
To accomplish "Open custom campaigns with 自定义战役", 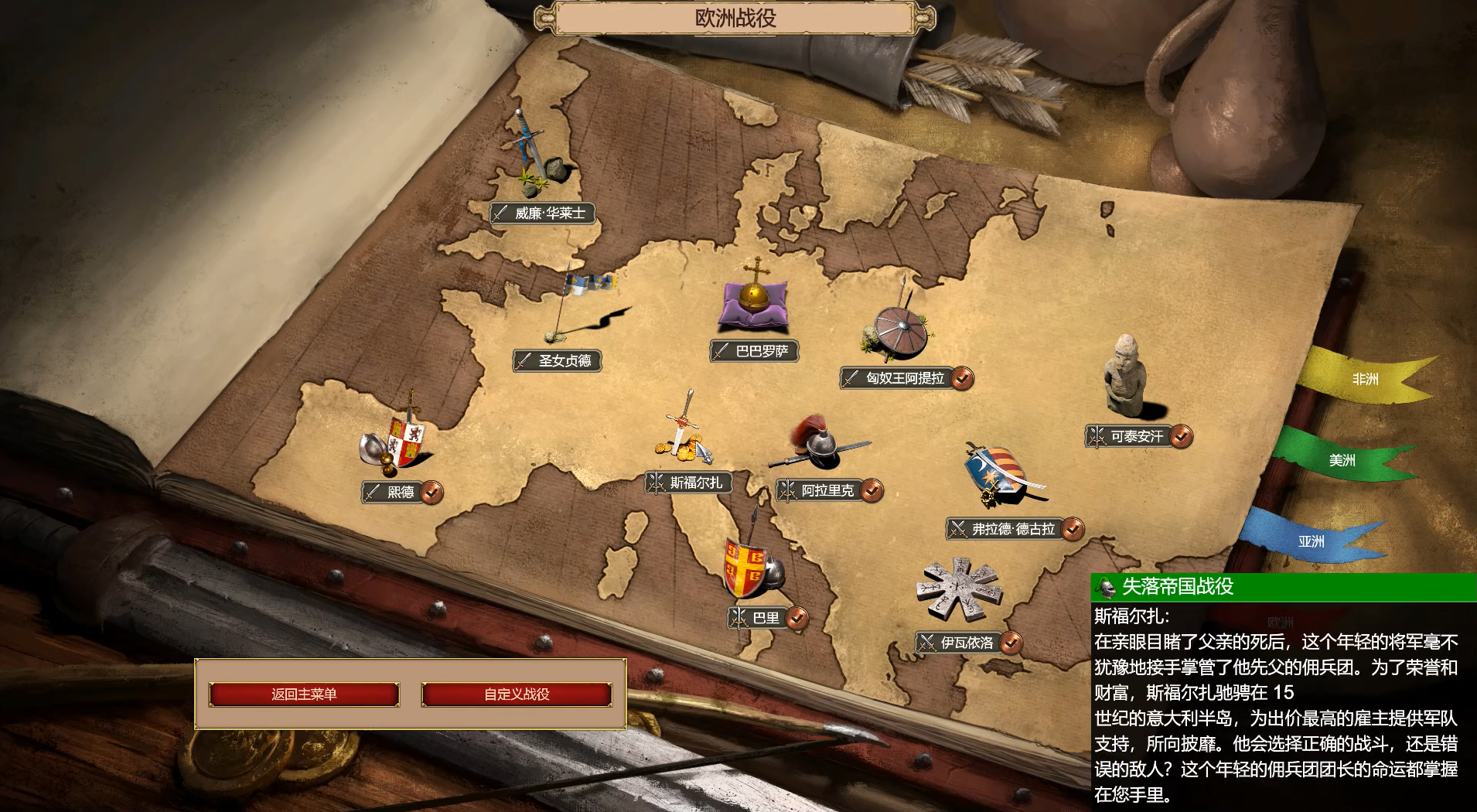I will (517, 694).
